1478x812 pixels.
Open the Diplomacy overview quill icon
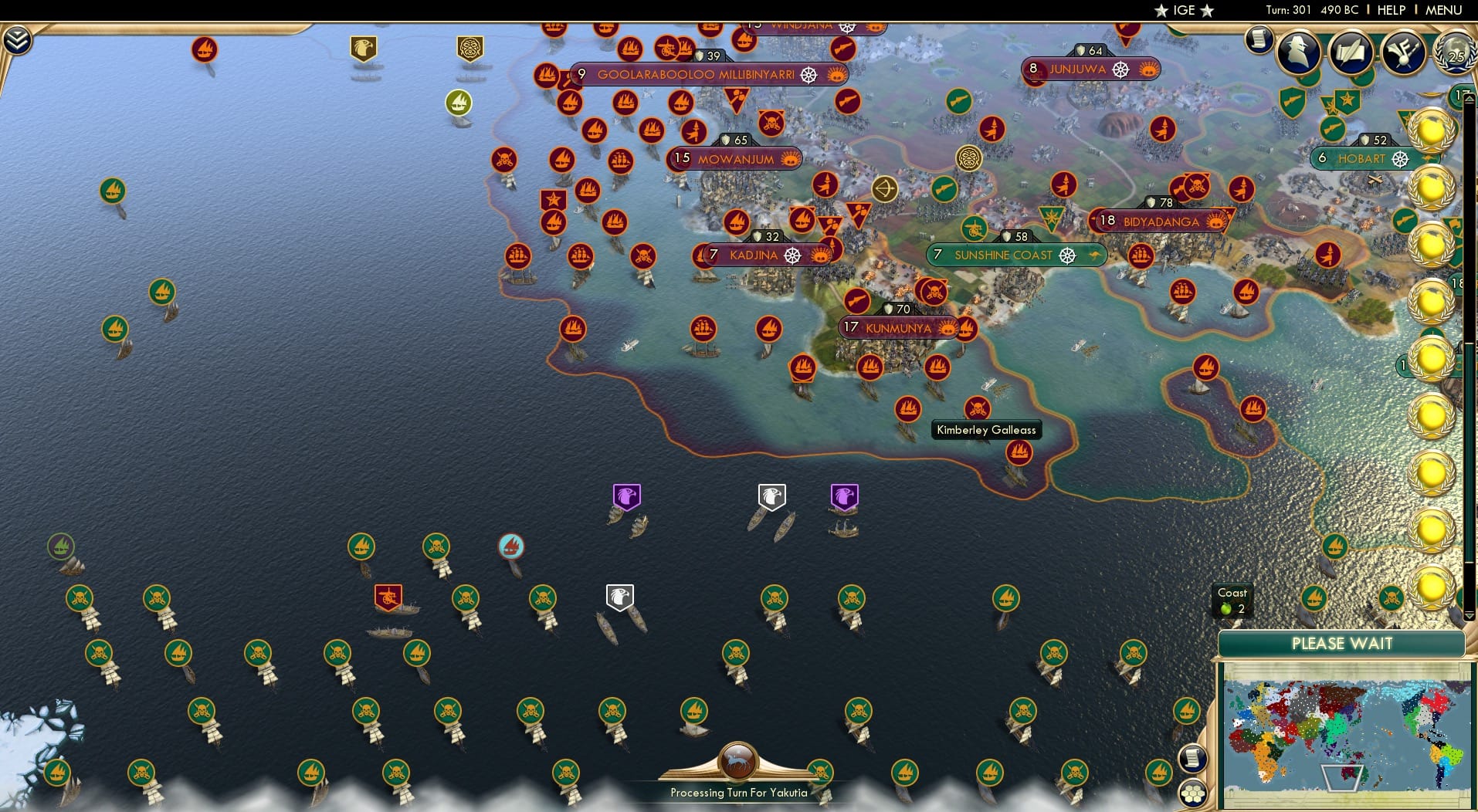point(1351,52)
